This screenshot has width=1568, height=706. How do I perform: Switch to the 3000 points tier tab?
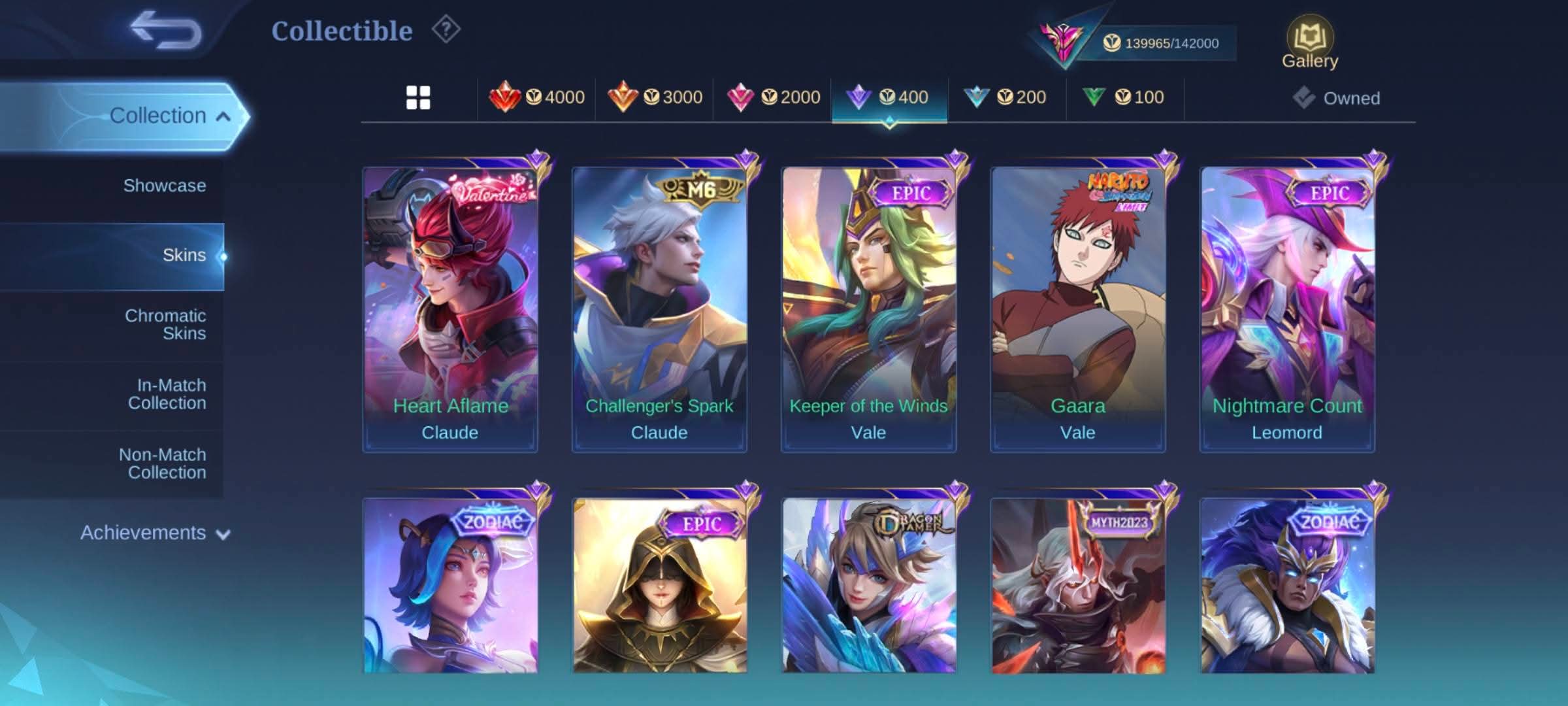pyautogui.click(x=655, y=98)
